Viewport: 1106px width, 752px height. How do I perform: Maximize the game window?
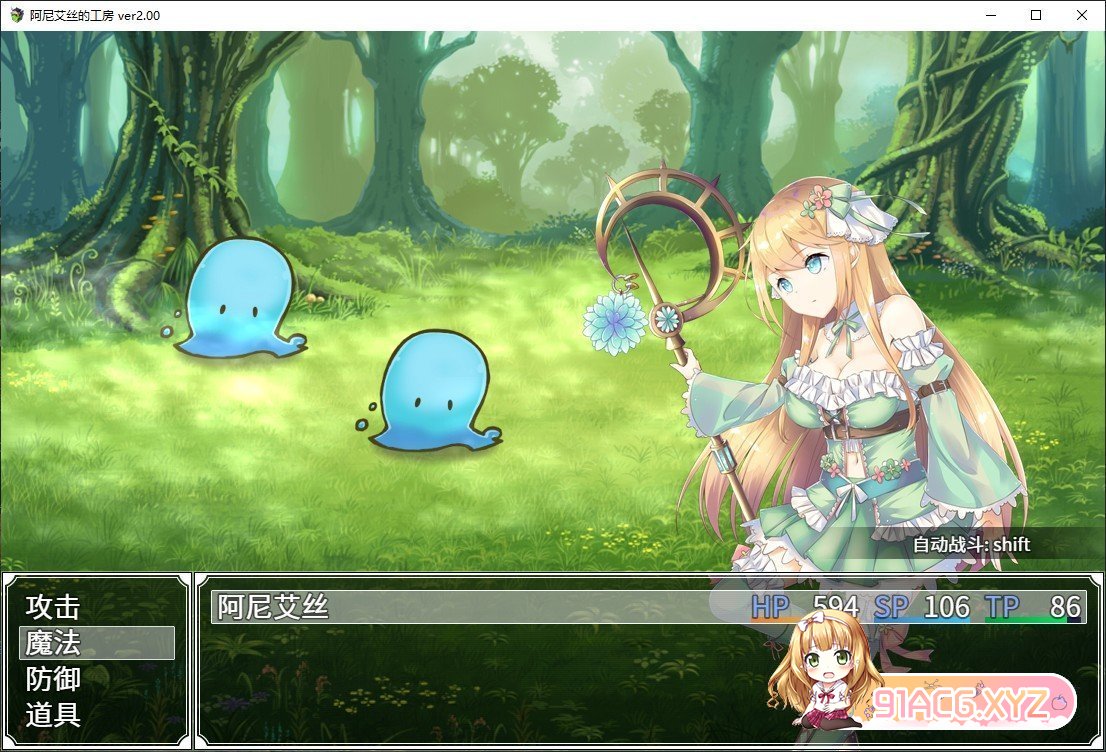tap(1036, 15)
